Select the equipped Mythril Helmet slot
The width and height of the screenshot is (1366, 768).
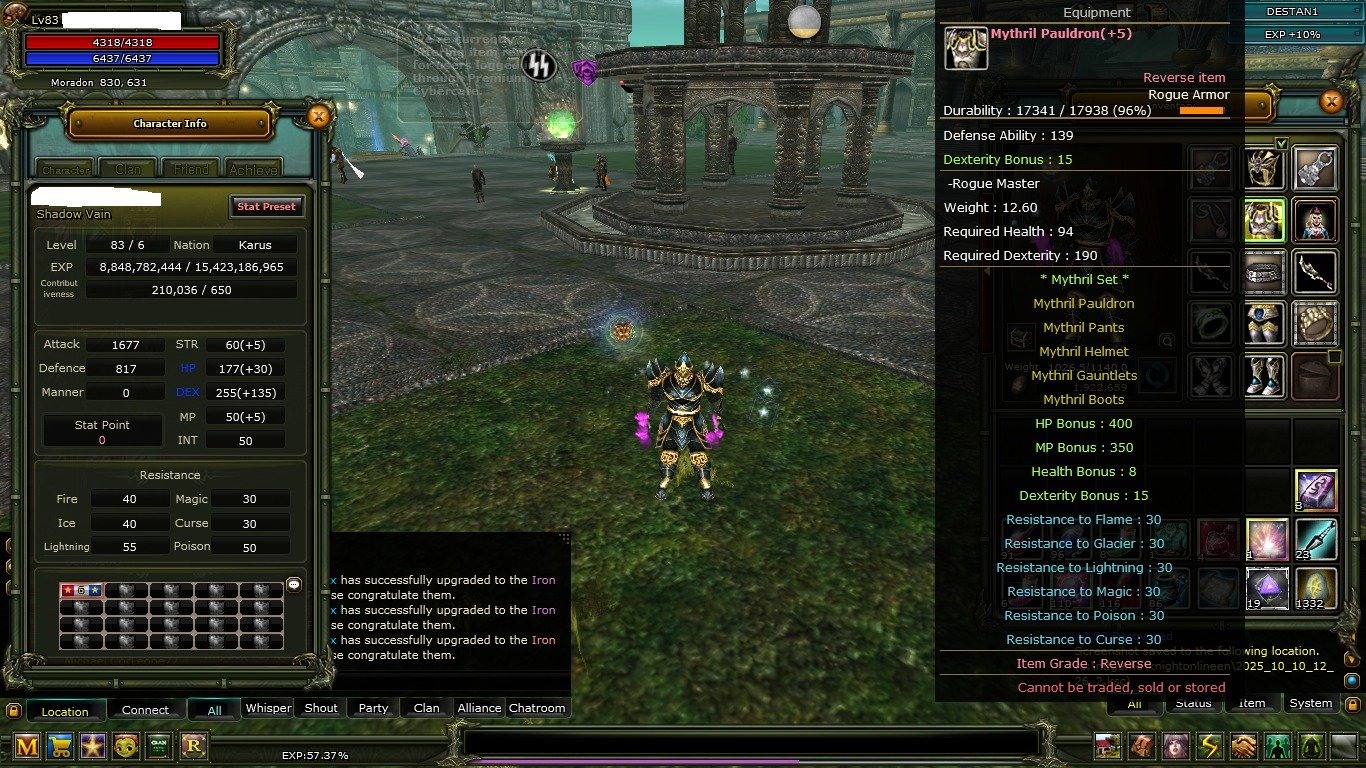[x=1264, y=168]
